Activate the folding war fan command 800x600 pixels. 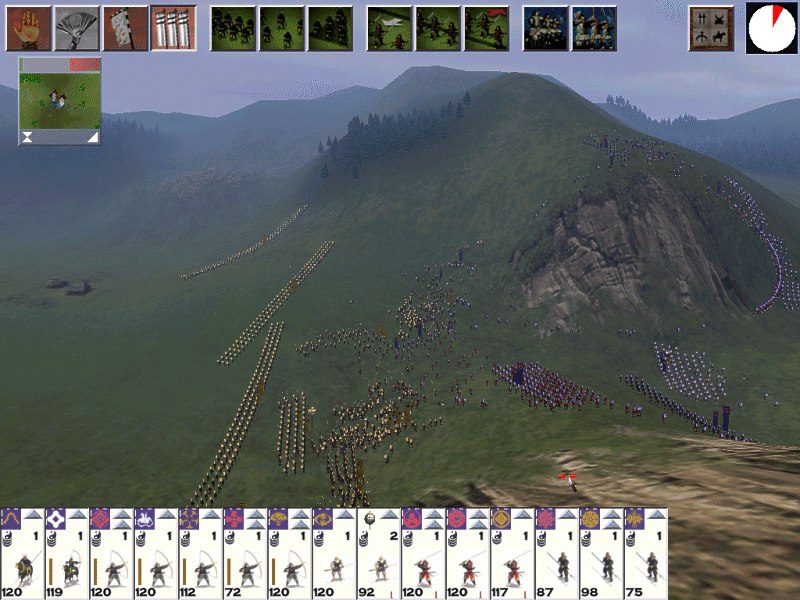[x=76, y=28]
